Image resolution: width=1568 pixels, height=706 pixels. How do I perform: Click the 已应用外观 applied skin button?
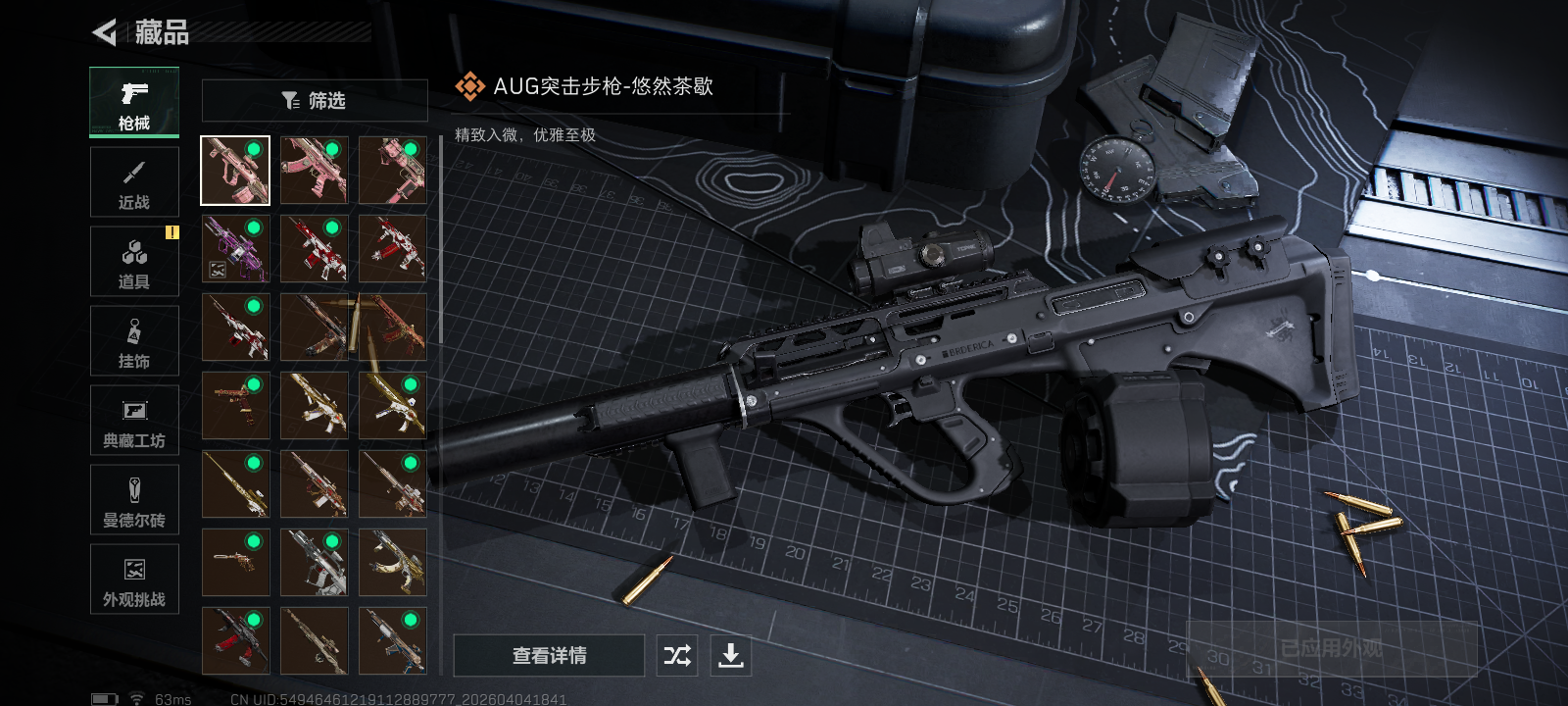(x=1331, y=648)
